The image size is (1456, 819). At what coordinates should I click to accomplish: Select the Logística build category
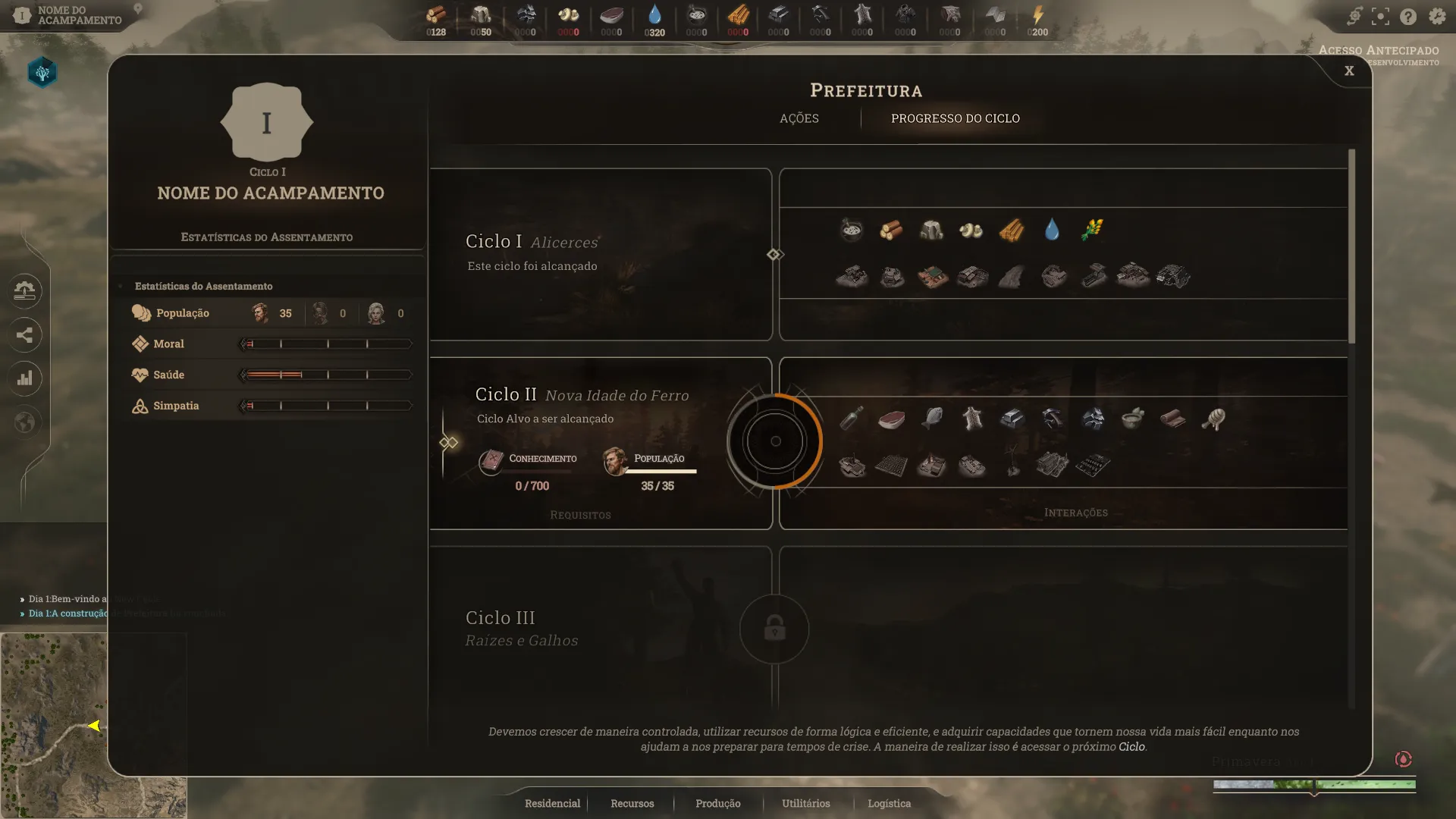pos(889,803)
